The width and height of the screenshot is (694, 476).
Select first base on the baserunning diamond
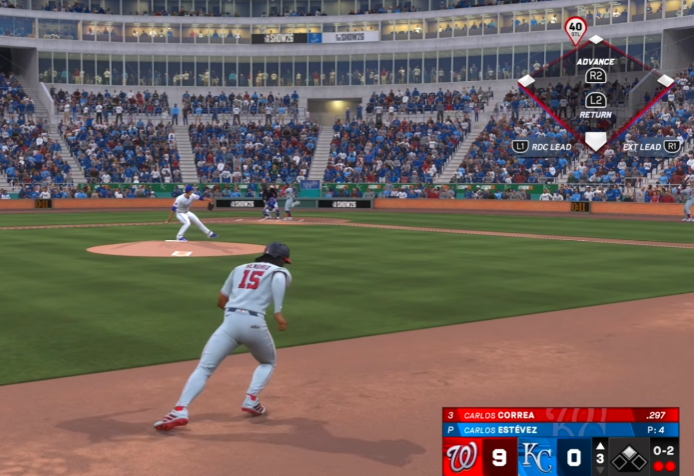point(665,80)
